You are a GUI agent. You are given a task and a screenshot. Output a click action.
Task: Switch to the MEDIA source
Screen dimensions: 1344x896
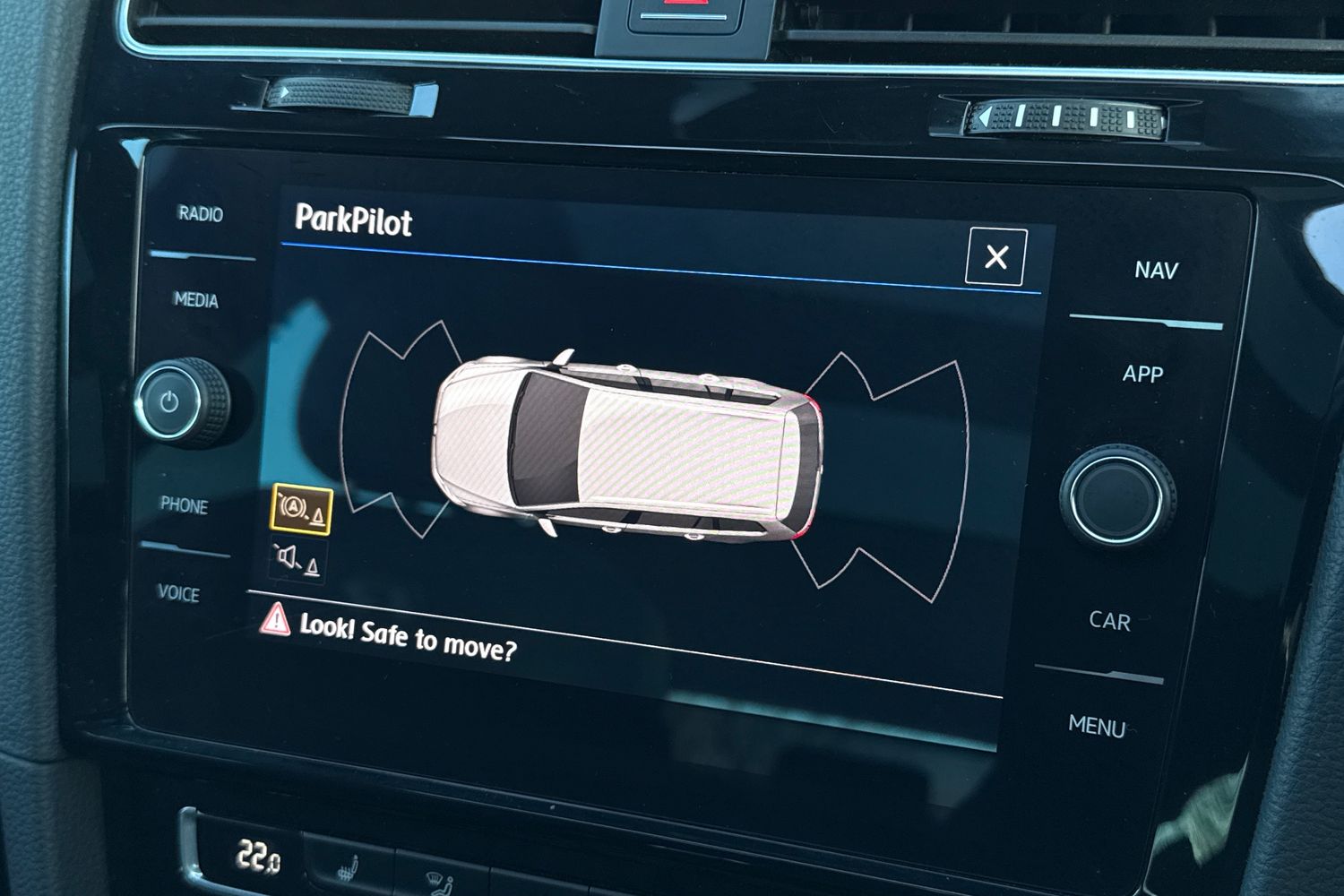196,300
